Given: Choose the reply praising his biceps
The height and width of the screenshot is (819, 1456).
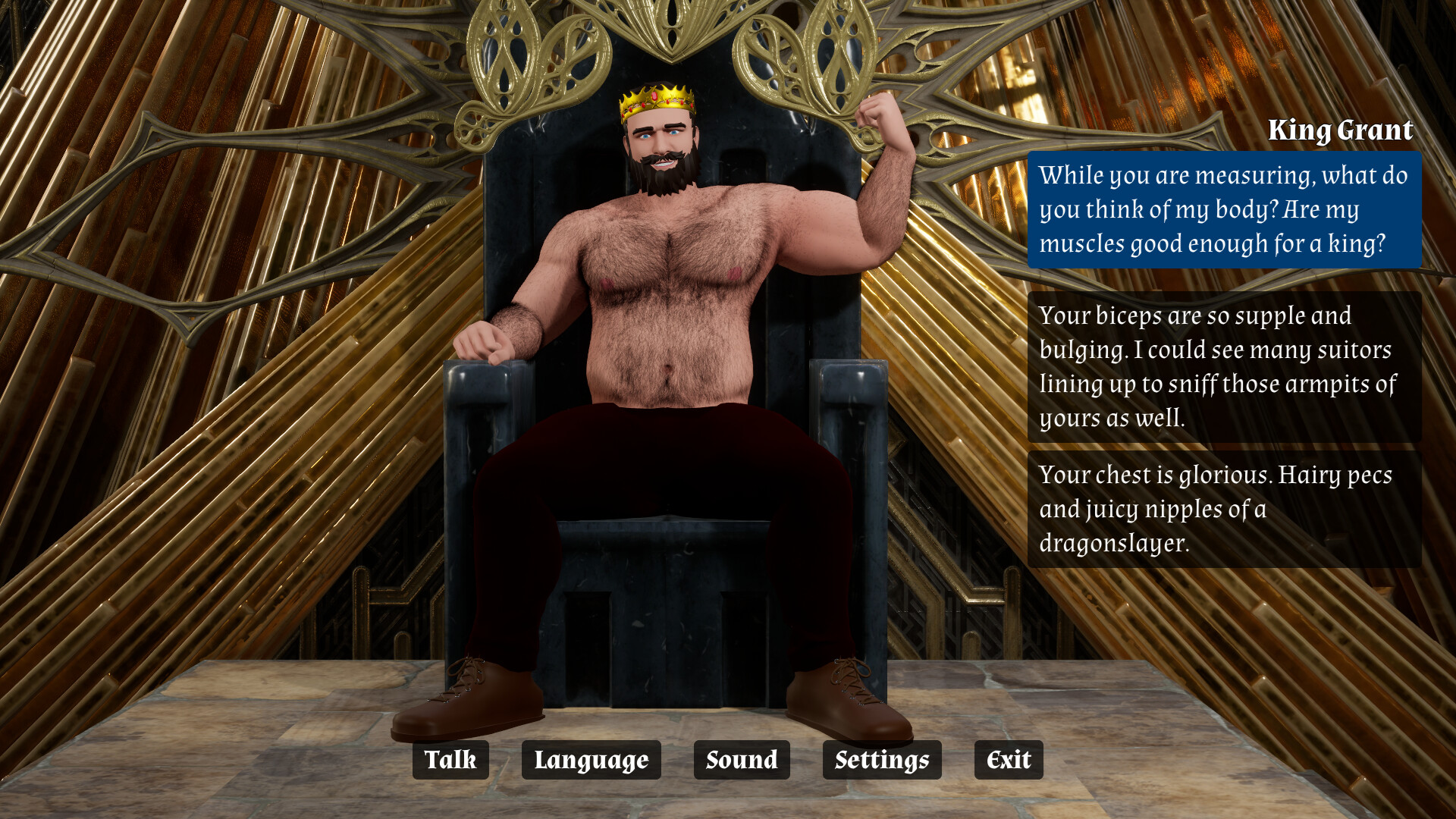Looking at the screenshot, I should pos(1223,367).
